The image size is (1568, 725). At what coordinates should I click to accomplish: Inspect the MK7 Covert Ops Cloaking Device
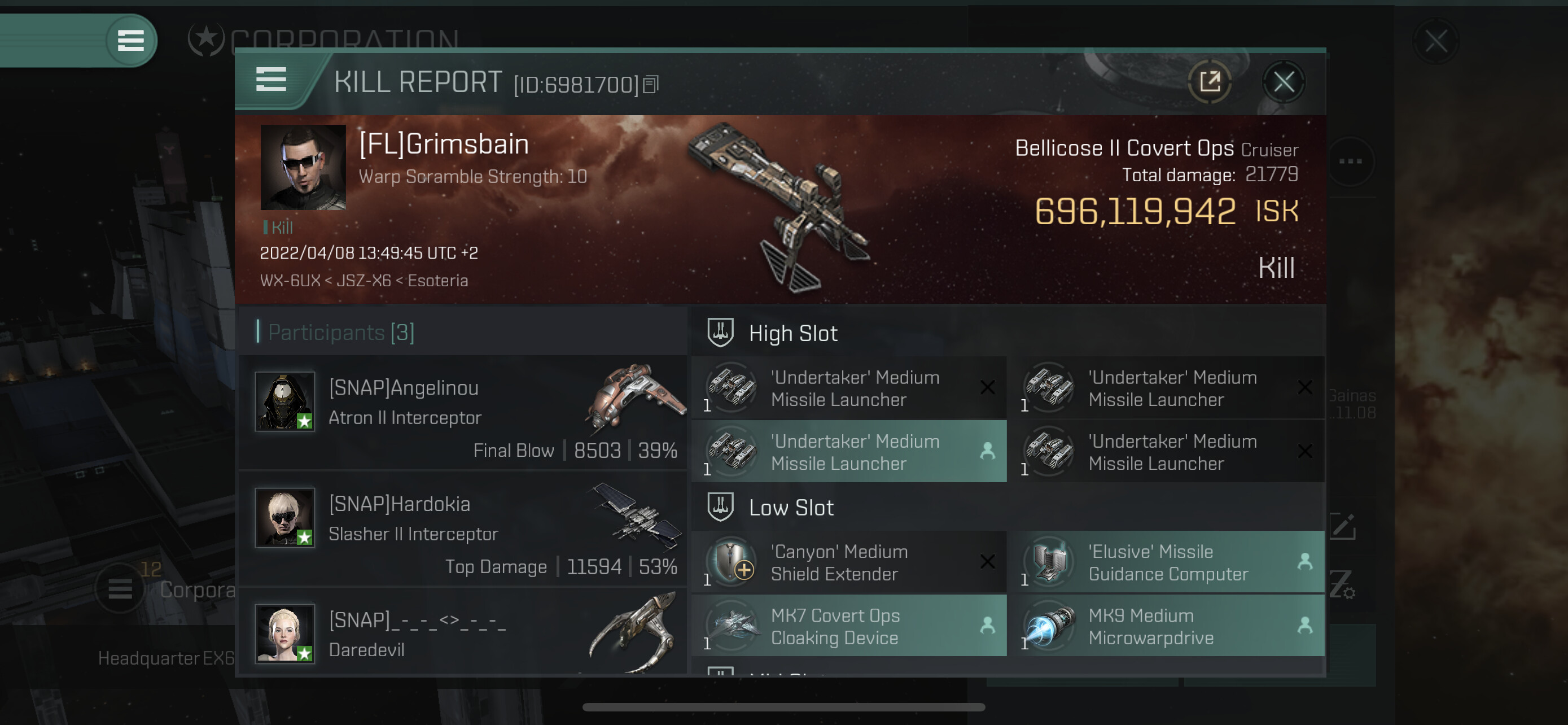(848, 626)
